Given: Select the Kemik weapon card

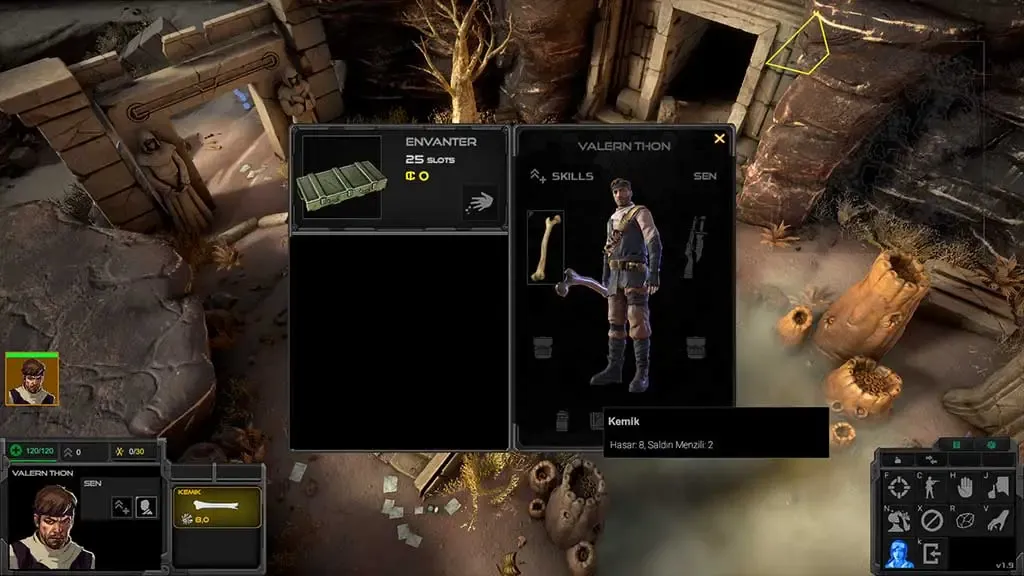Looking at the screenshot, I should [217, 508].
